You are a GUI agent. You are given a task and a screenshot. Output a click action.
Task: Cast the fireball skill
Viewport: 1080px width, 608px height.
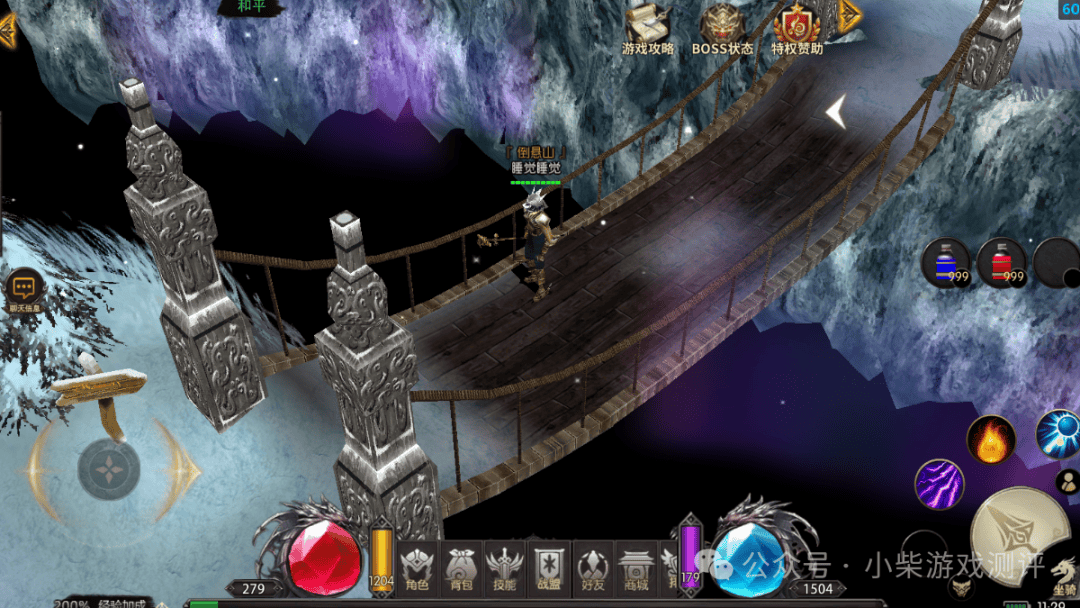coord(991,440)
